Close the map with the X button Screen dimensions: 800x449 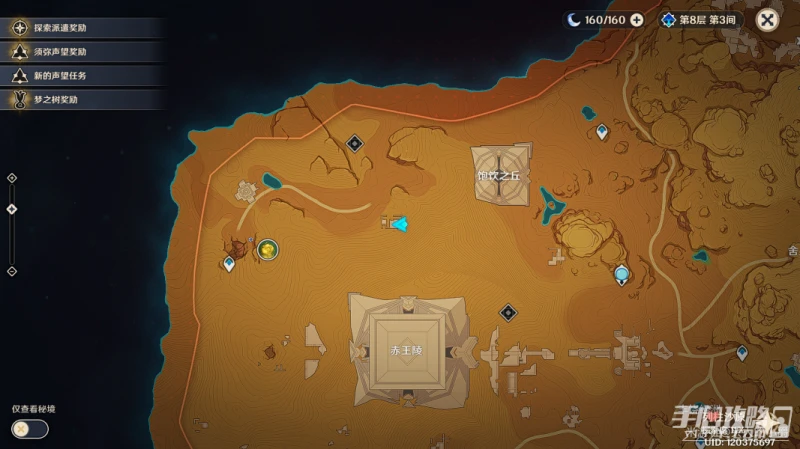(767, 19)
